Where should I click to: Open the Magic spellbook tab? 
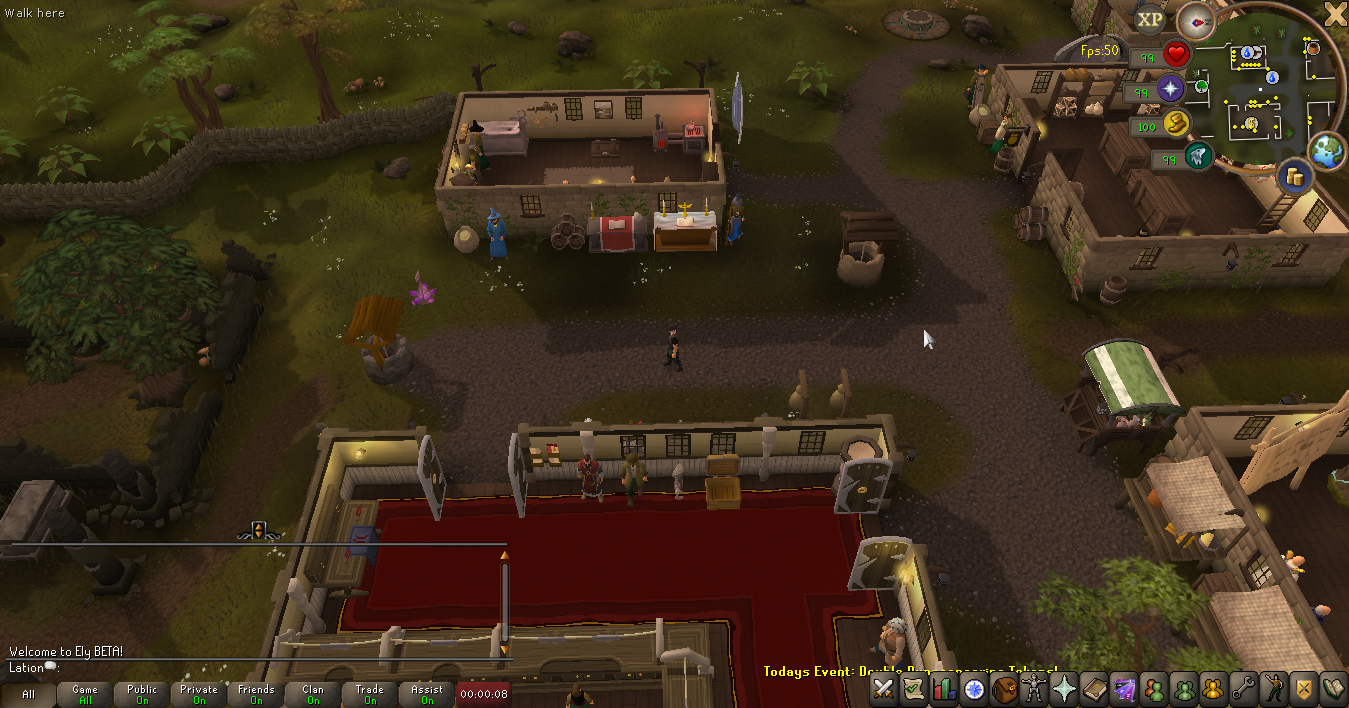(1093, 688)
